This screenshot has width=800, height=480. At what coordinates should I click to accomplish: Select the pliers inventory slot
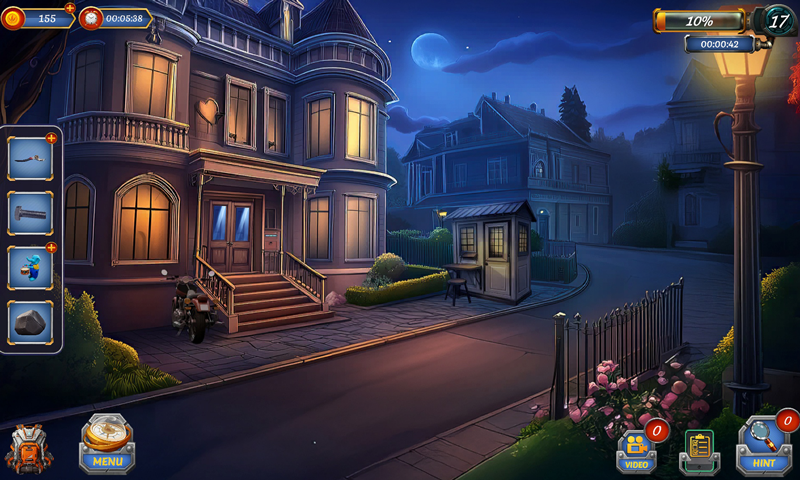(x=30, y=158)
